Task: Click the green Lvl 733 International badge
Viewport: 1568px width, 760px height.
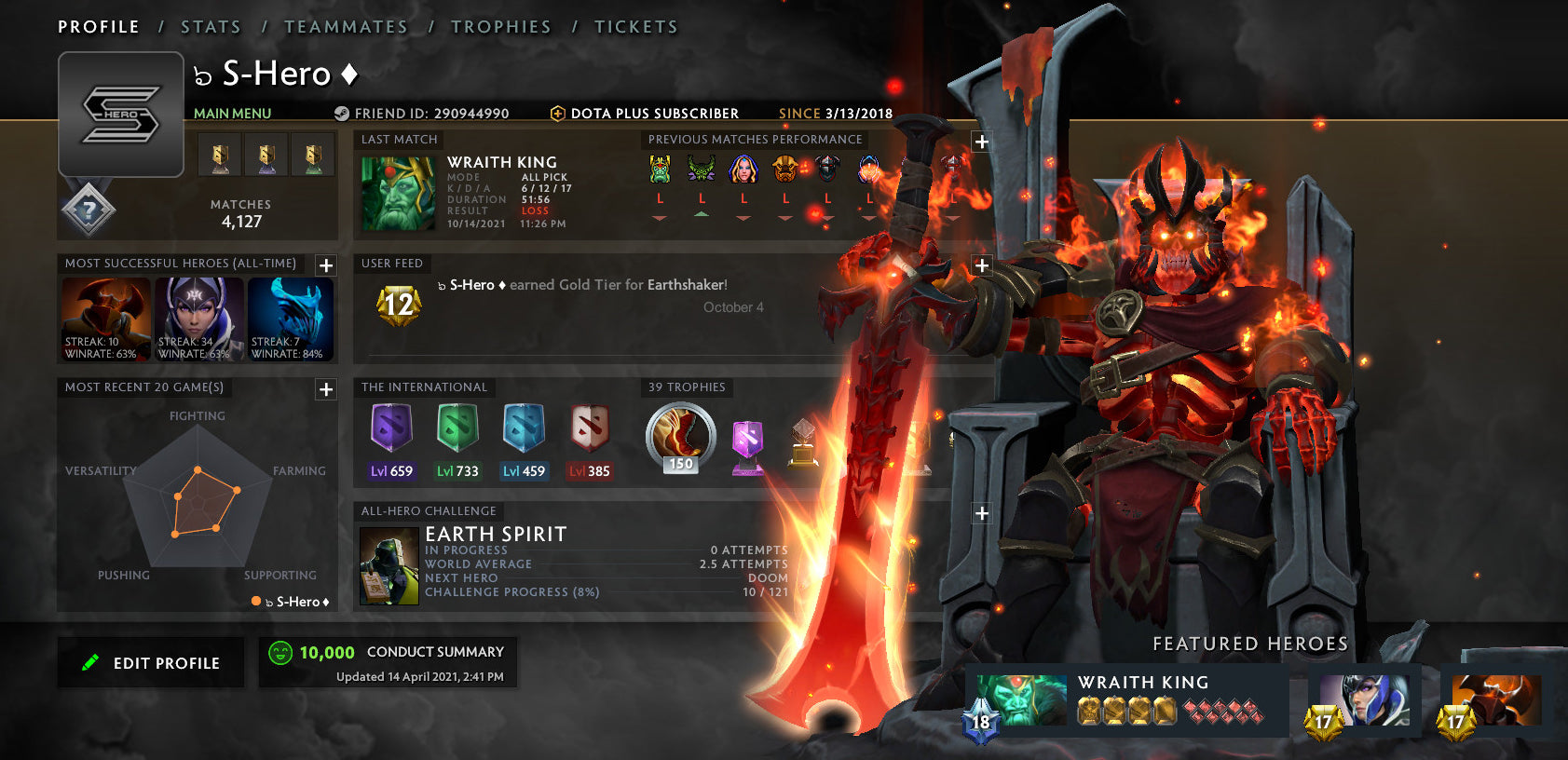Action: click(457, 431)
